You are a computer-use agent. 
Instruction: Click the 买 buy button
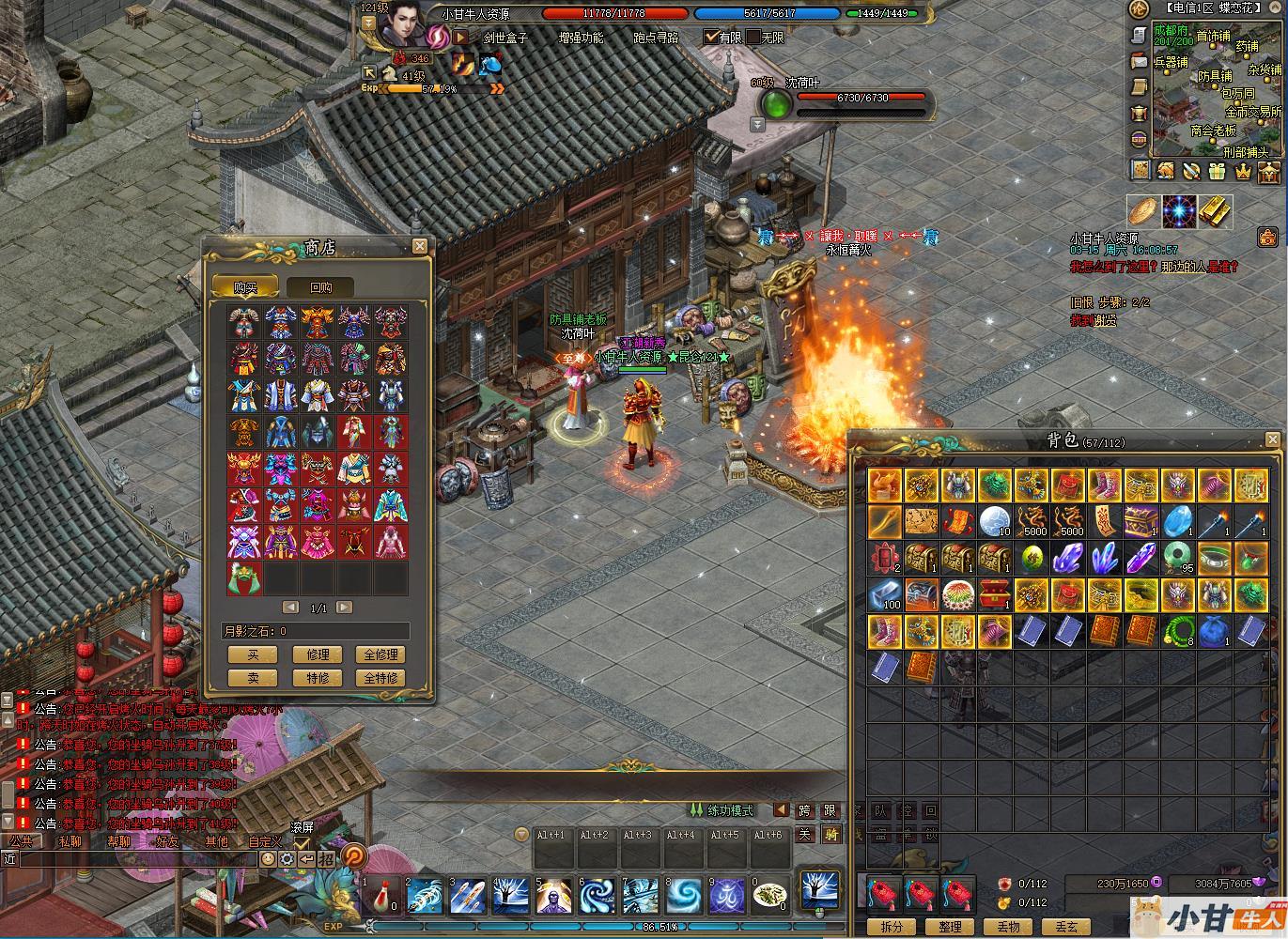(252, 654)
